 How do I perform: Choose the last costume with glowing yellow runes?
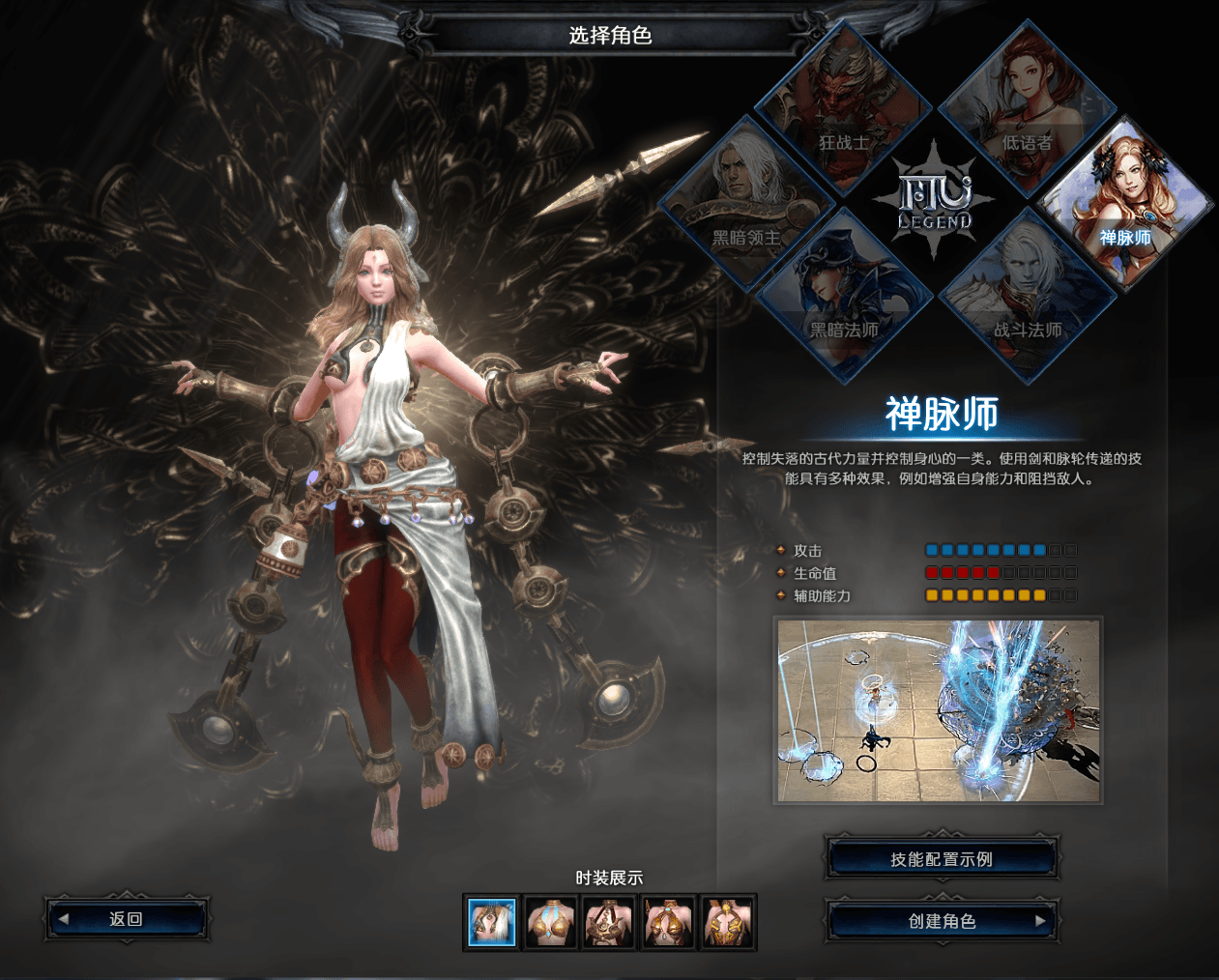coord(728,922)
